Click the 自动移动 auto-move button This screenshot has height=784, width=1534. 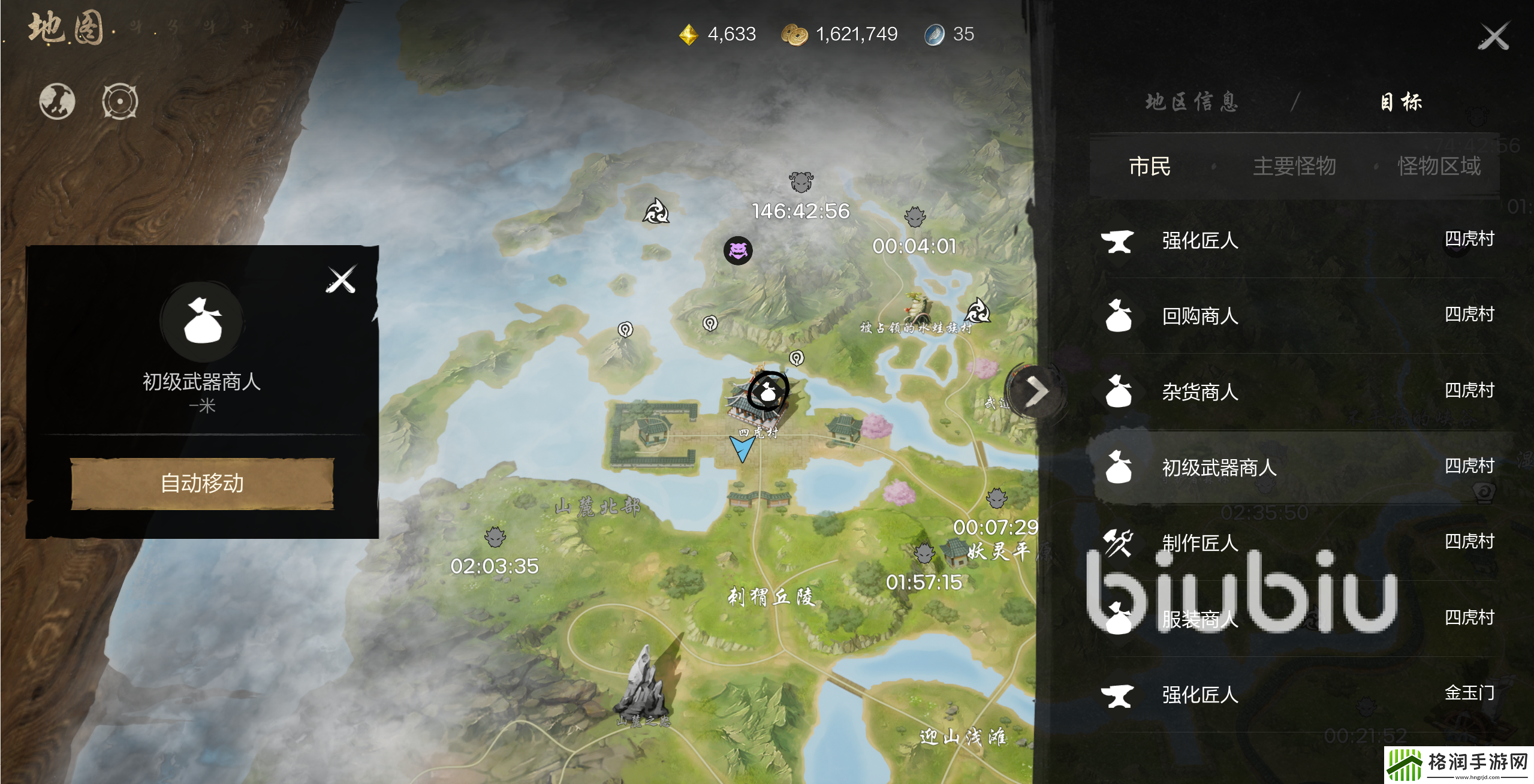(x=202, y=483)
